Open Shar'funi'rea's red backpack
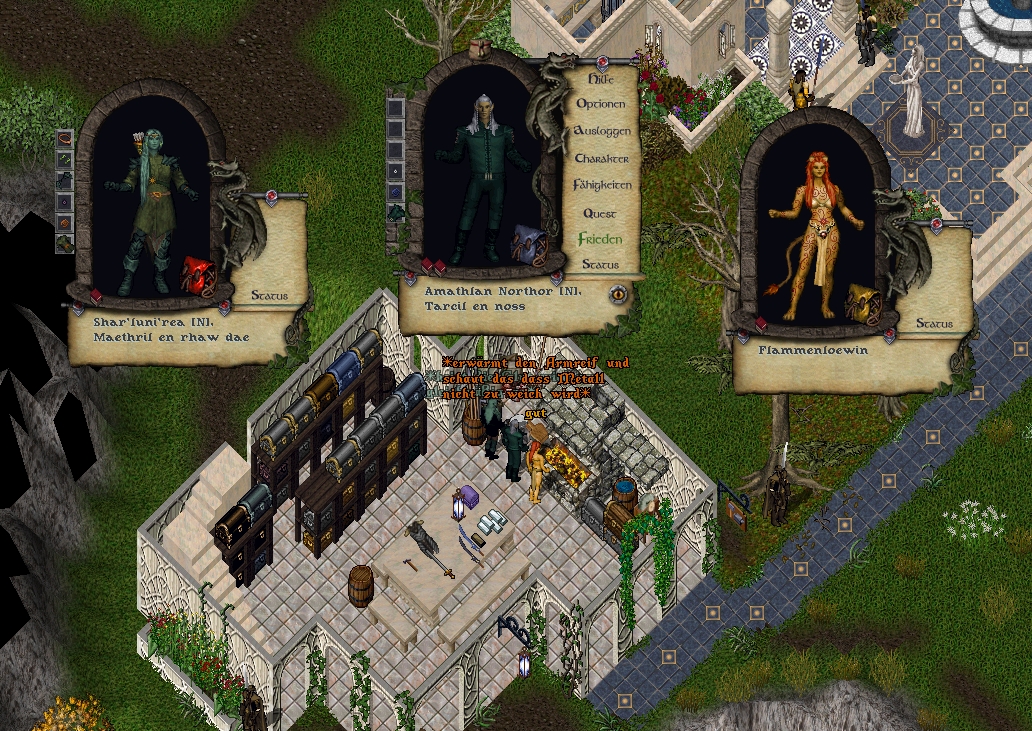Viewport: 1032px width, 731px height. pyautogui.click(x=197, y=274)
